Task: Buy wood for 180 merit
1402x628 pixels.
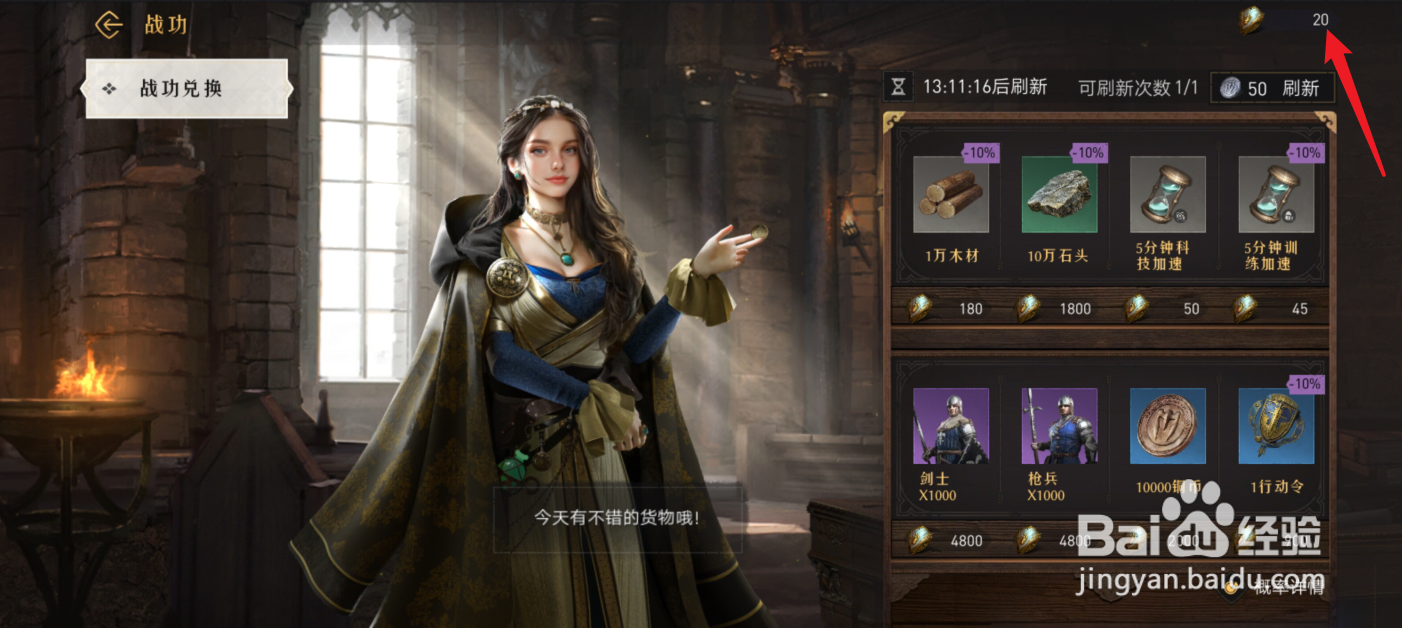Action: (x=951, y=308)
